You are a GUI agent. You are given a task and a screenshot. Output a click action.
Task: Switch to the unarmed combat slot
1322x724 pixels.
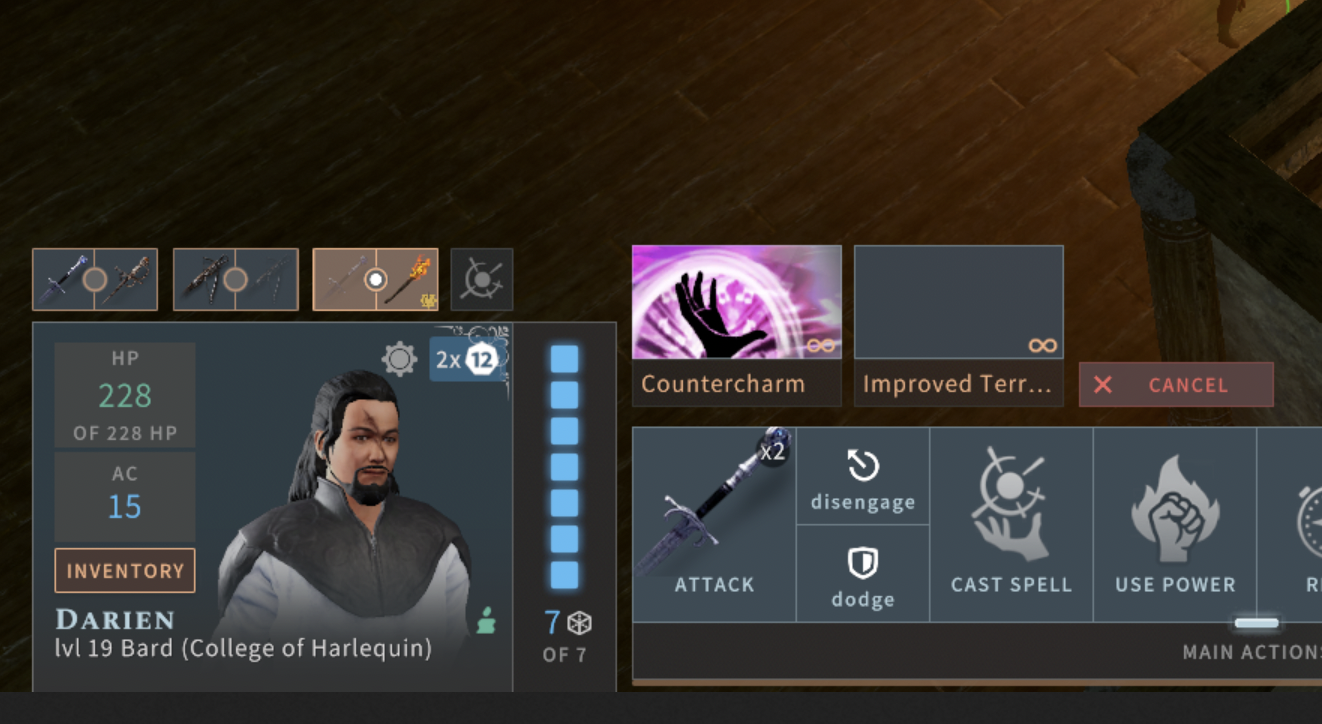(x=482, y=280)
